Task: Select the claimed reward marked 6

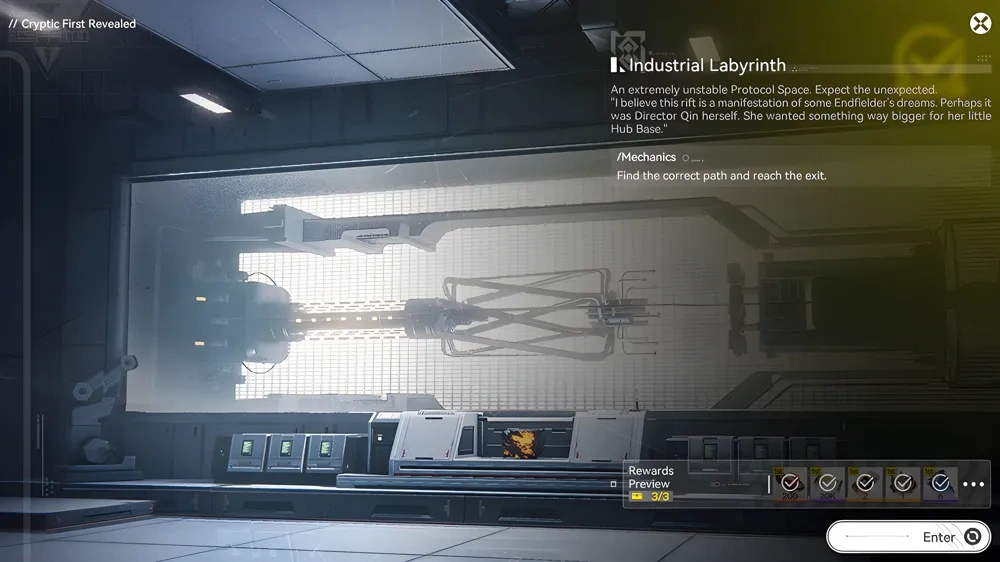Action: click(x=940, y=484)
